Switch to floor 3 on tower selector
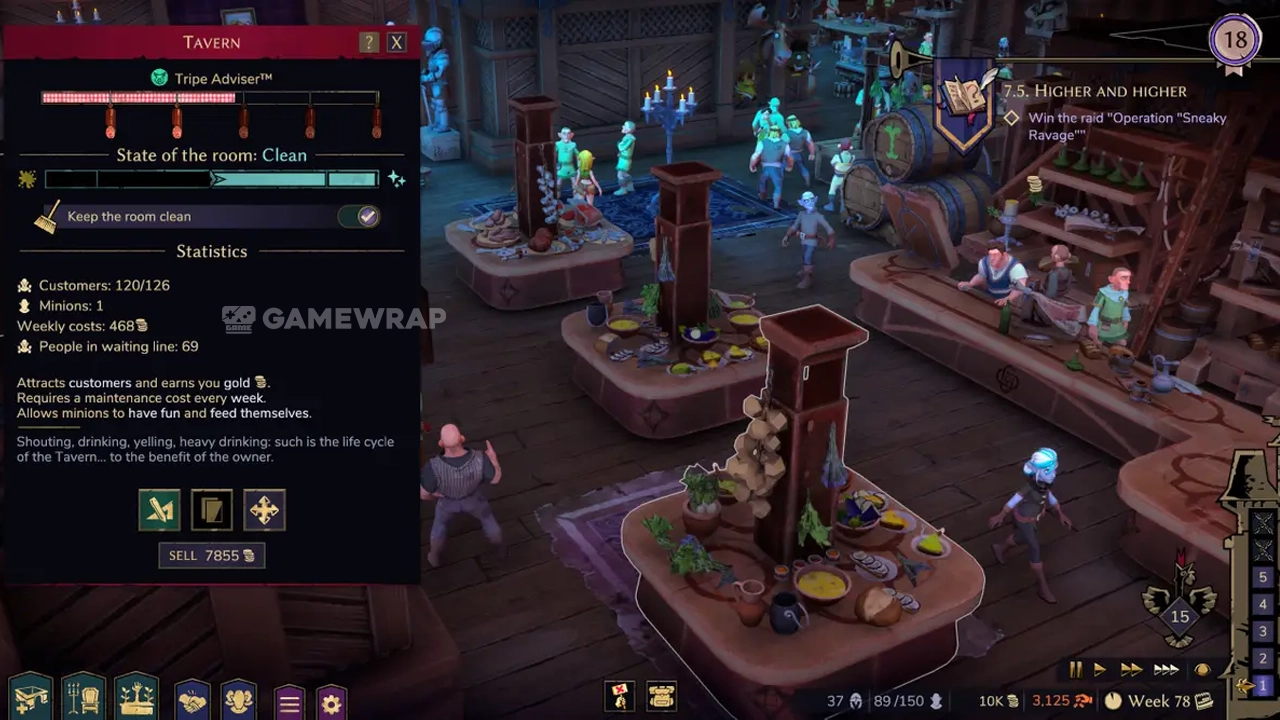The width and height of the screenshot is (1280, 720). point(1264,631)
